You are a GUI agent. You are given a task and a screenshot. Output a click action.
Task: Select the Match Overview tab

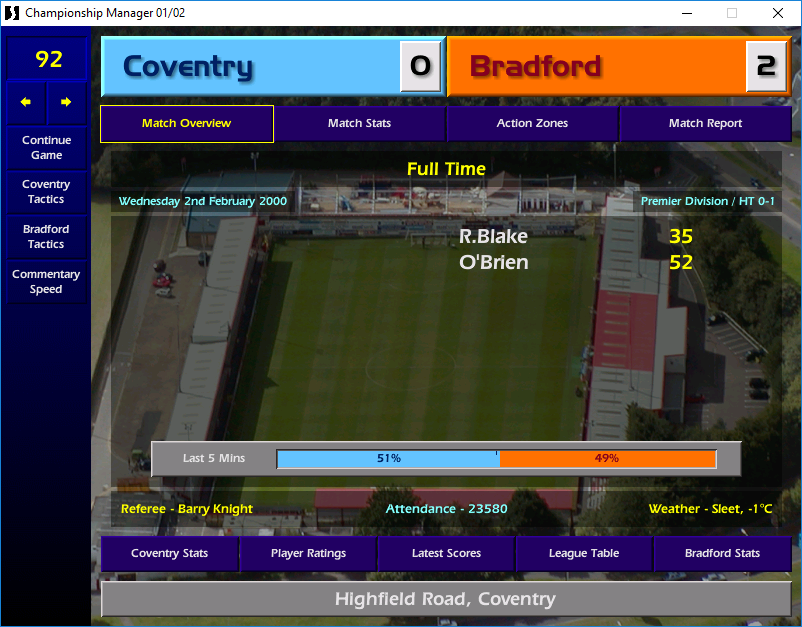[x=186, y=124]
